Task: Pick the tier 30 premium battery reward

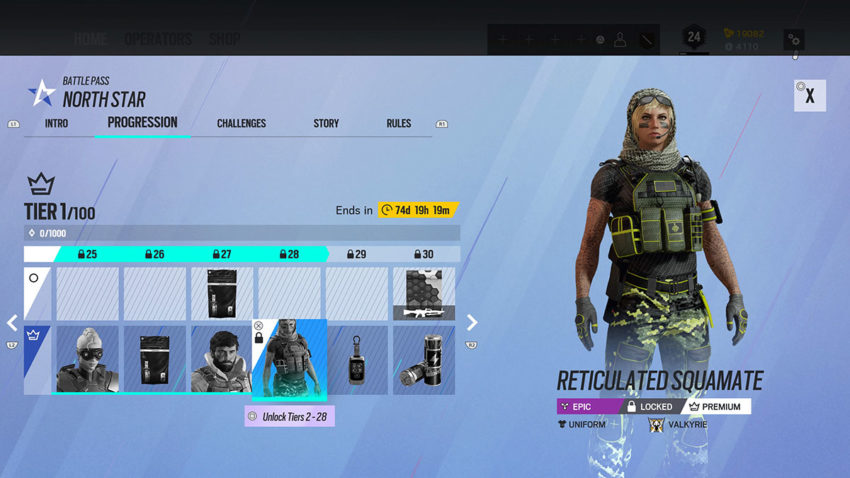Action: [424, 359]
